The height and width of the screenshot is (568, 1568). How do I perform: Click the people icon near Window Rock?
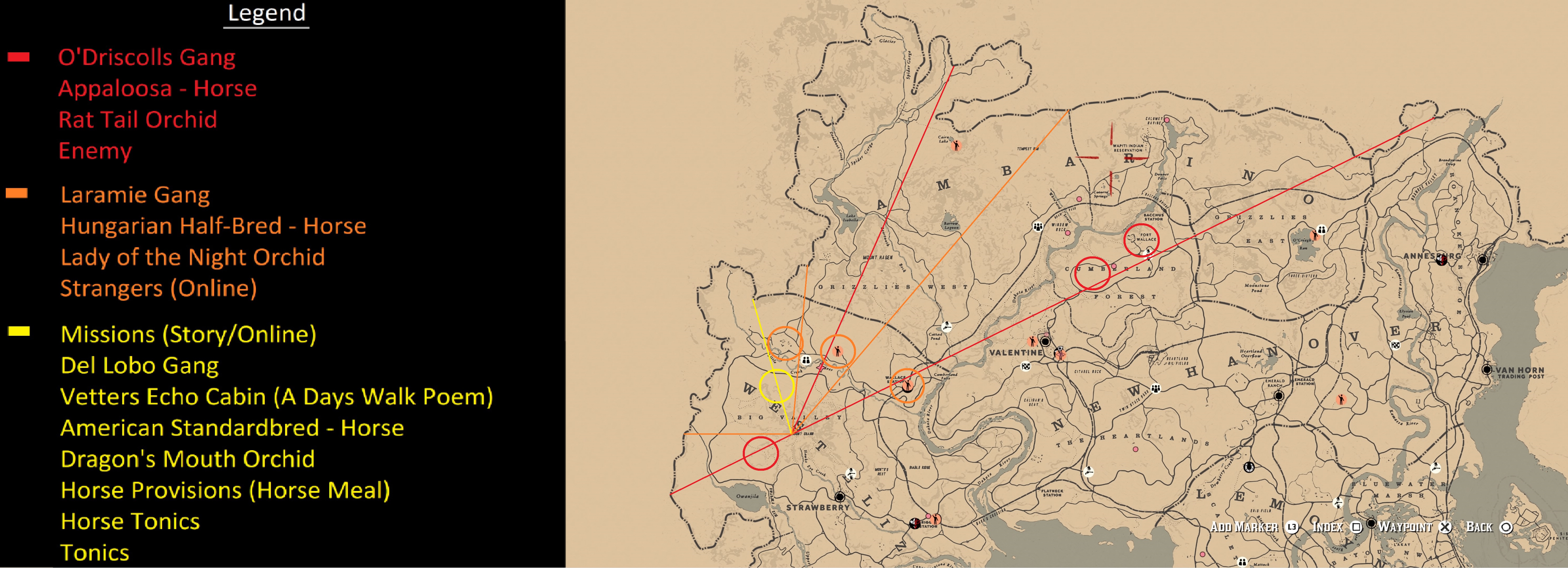point(1038,227)
